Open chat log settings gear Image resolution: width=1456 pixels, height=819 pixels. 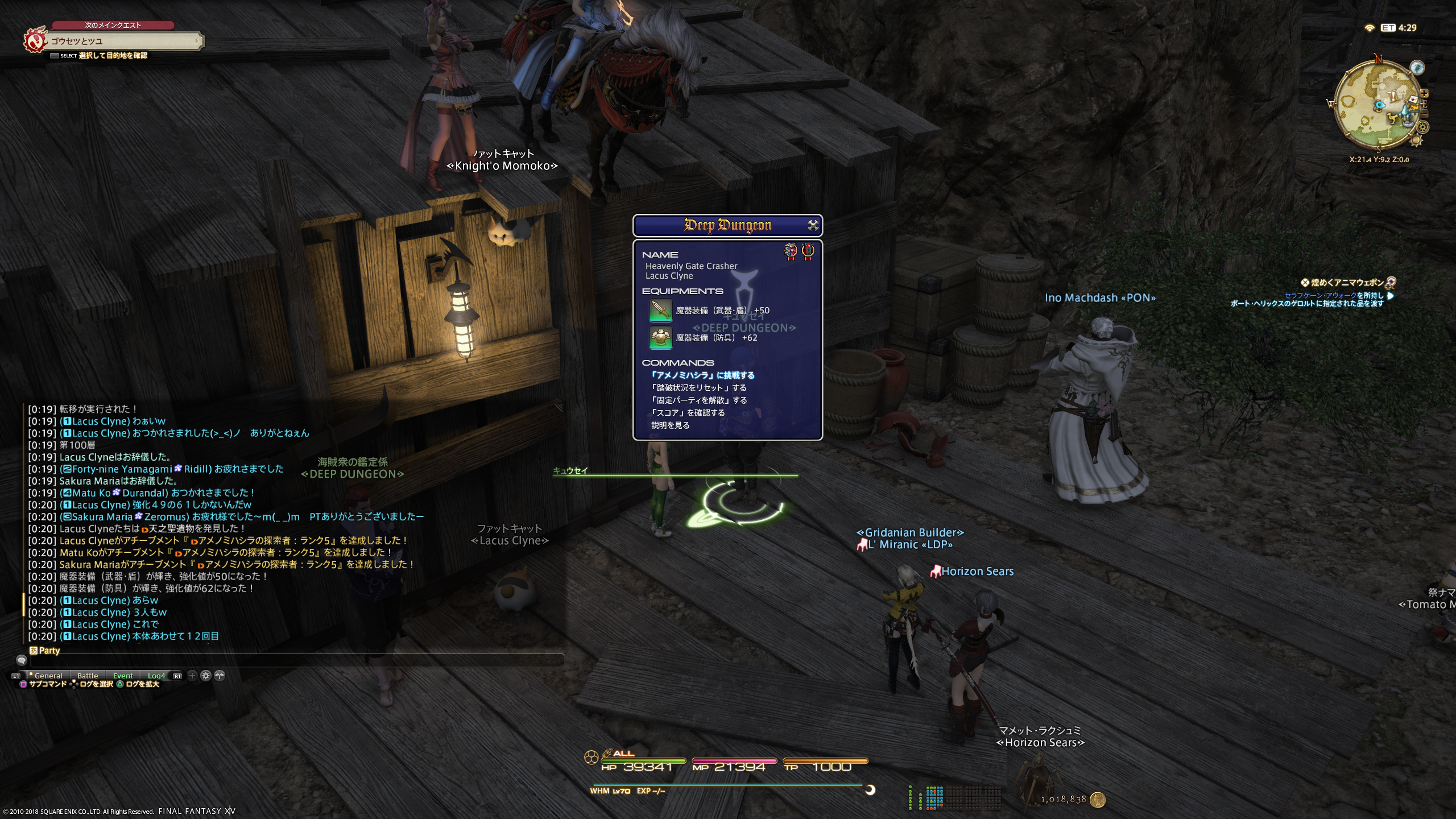click(x=206, y=676)
